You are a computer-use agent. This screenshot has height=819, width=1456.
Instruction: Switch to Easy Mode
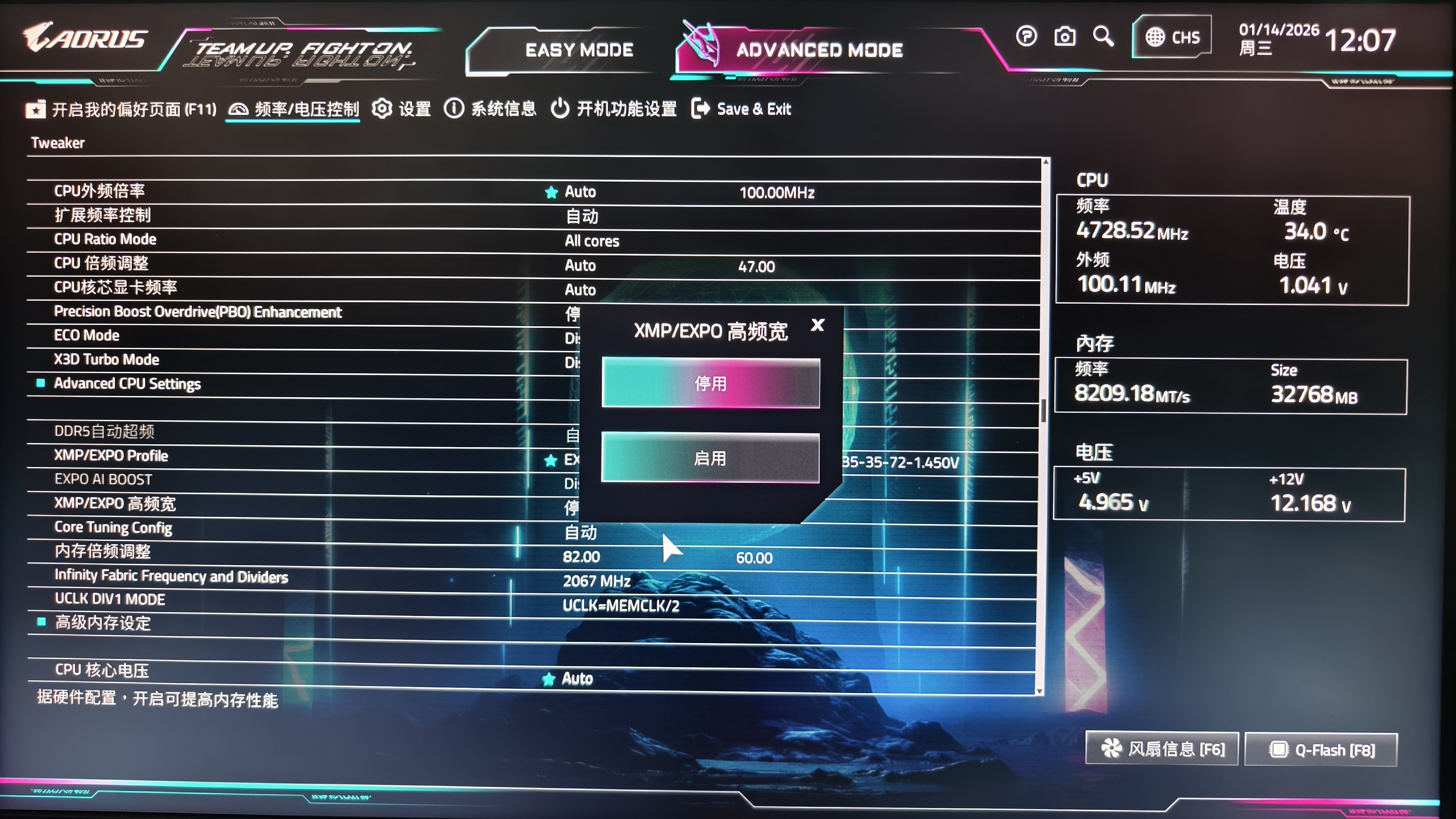(x=580, y=50)
